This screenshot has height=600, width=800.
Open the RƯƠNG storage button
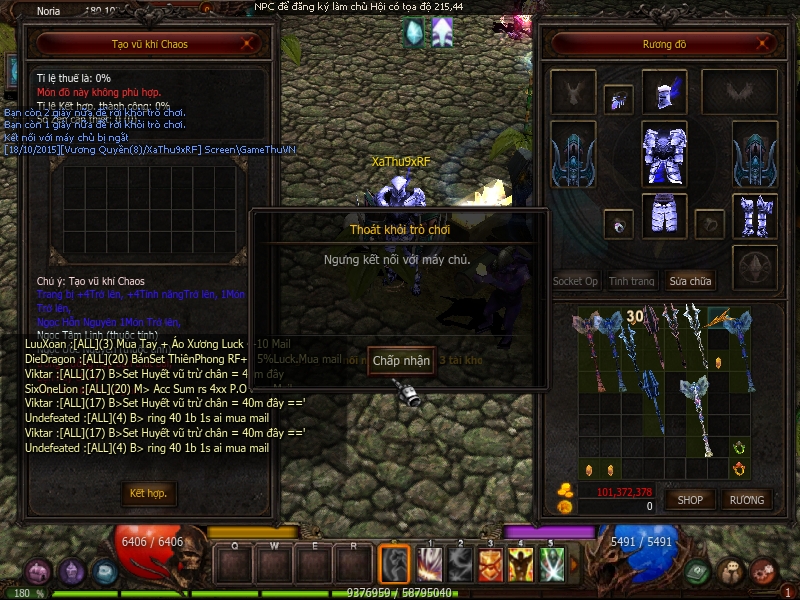(x=746, y=499)
